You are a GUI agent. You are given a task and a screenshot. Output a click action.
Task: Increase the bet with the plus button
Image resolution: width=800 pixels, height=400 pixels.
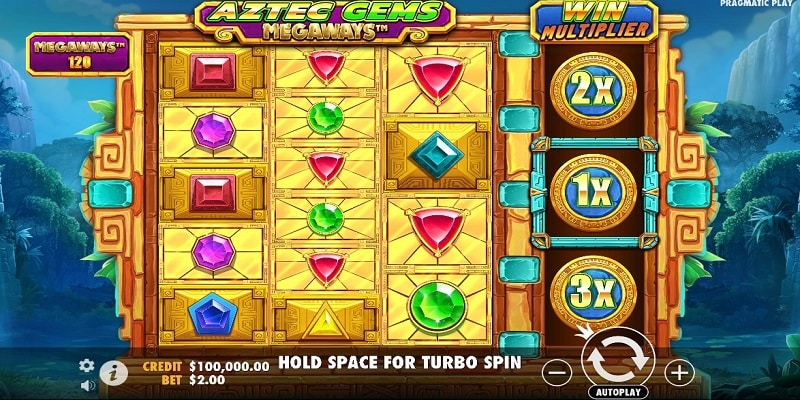[679, 372]
